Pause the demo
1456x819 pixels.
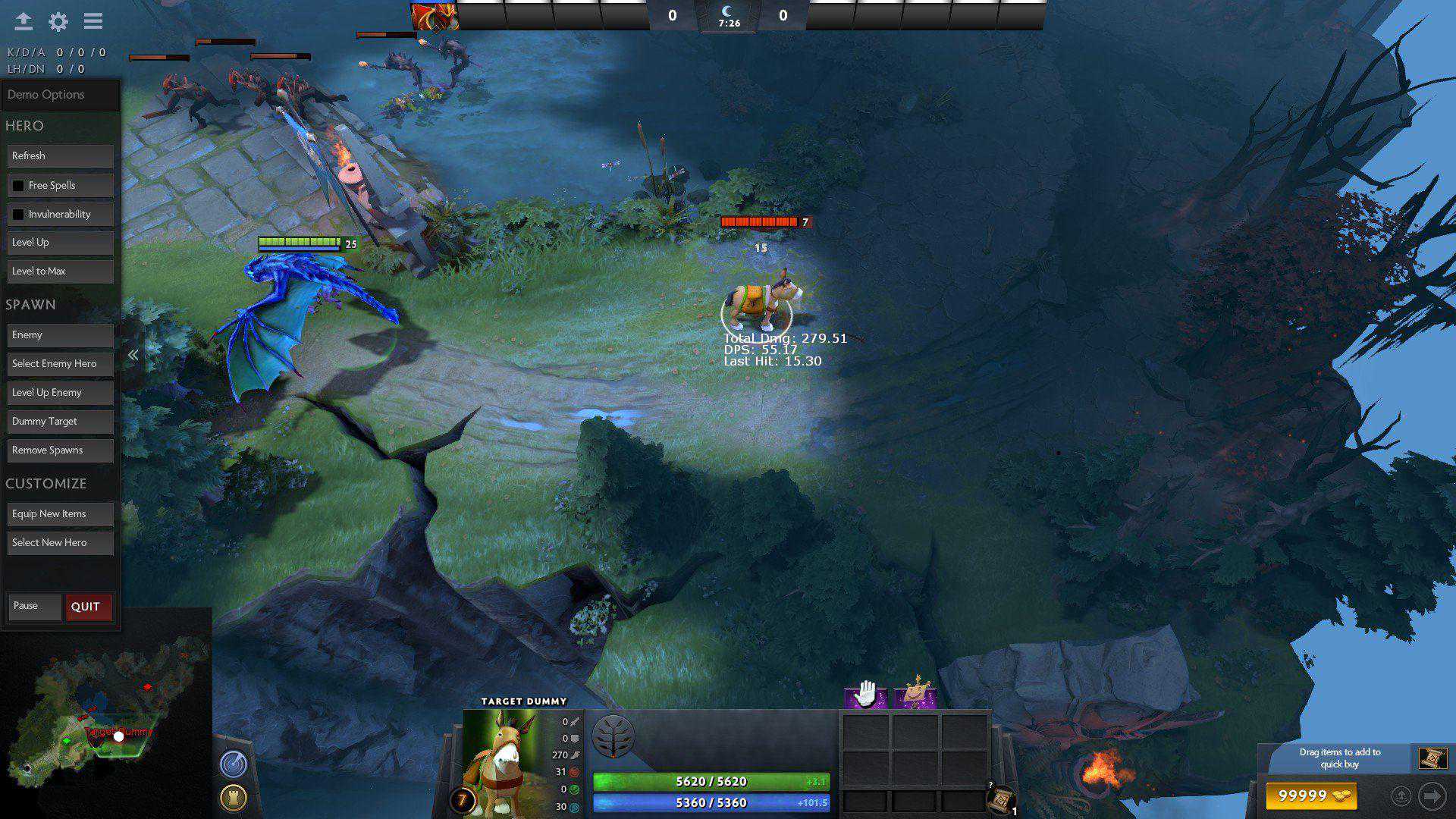tap(34, 606)
